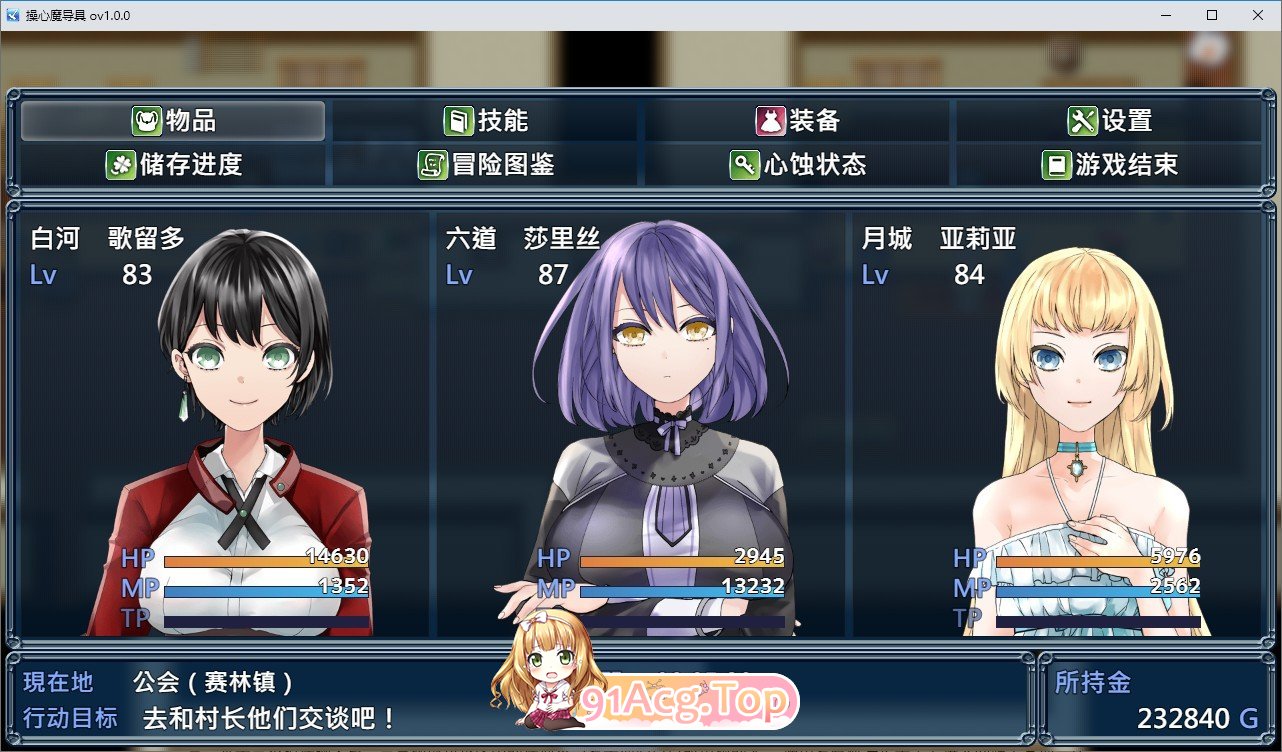Screen dimensions: 1282x752
Task: Click the game window title bar icon
Action: pyautogui.click(x=12, y=15)
